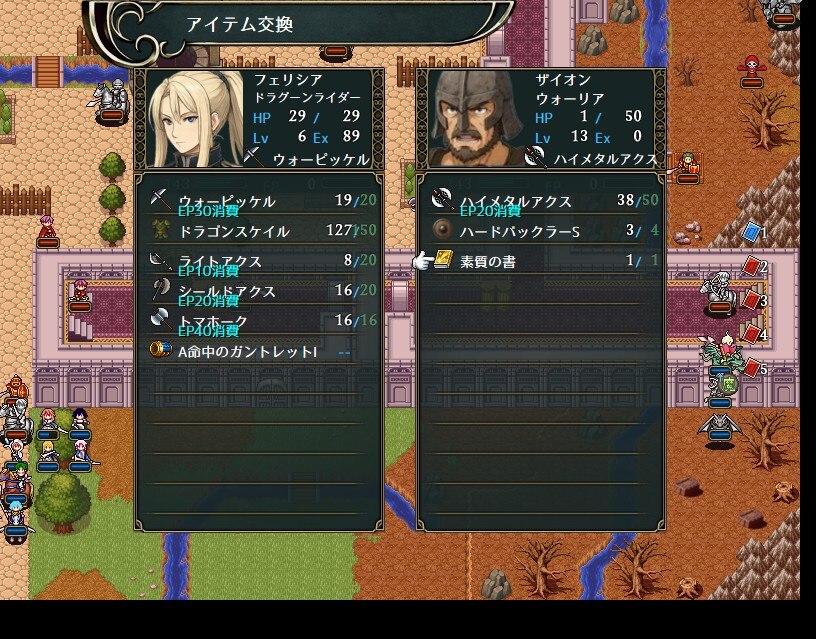This screenshot has width=816, height=639.
Task: Select ウォーピッケル in Felicia's item list
Action: pos(258,201)
